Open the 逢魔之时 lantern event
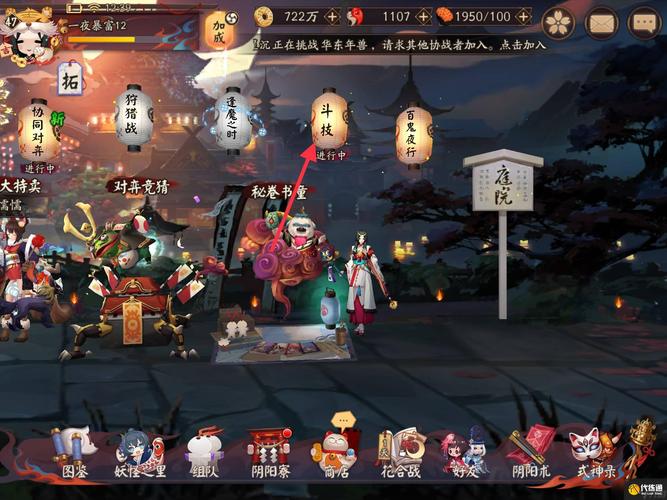Screen dimensions: 667x500 click(x=232, y=120)
